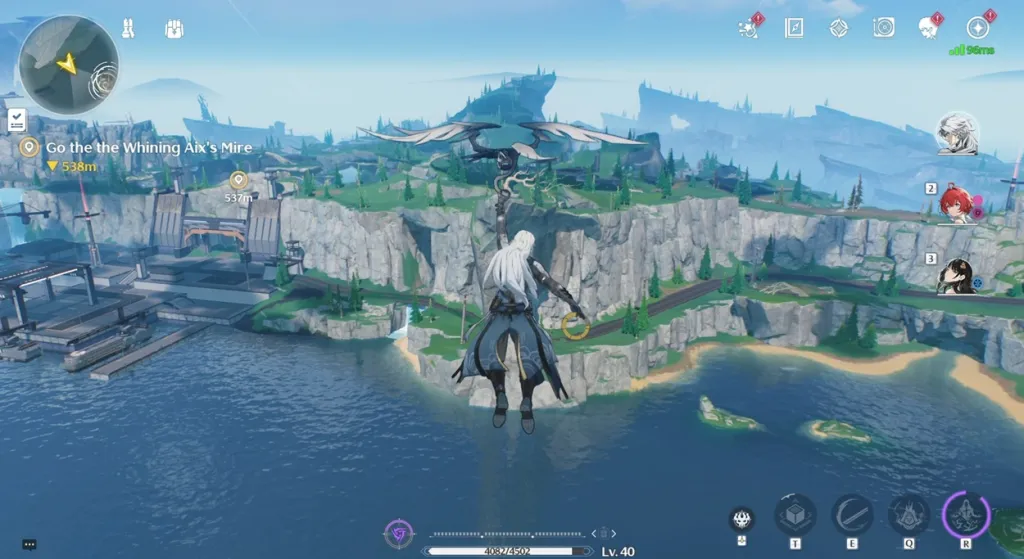The width and height of the screenshot is (1024, 559).
Task: Switch to the red-haired party member
Action: pos(955,205)
